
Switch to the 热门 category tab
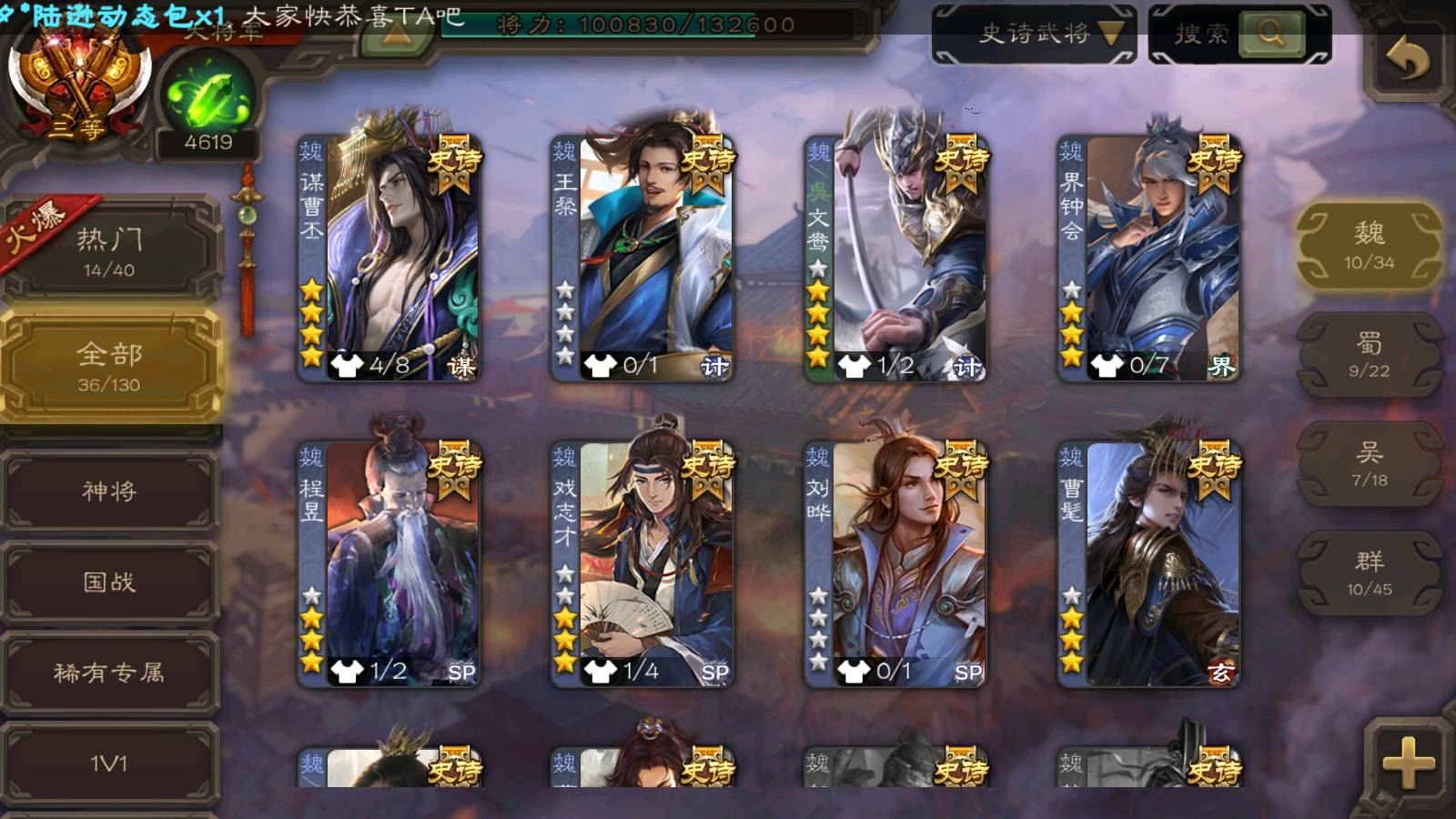tap(109, 250)
